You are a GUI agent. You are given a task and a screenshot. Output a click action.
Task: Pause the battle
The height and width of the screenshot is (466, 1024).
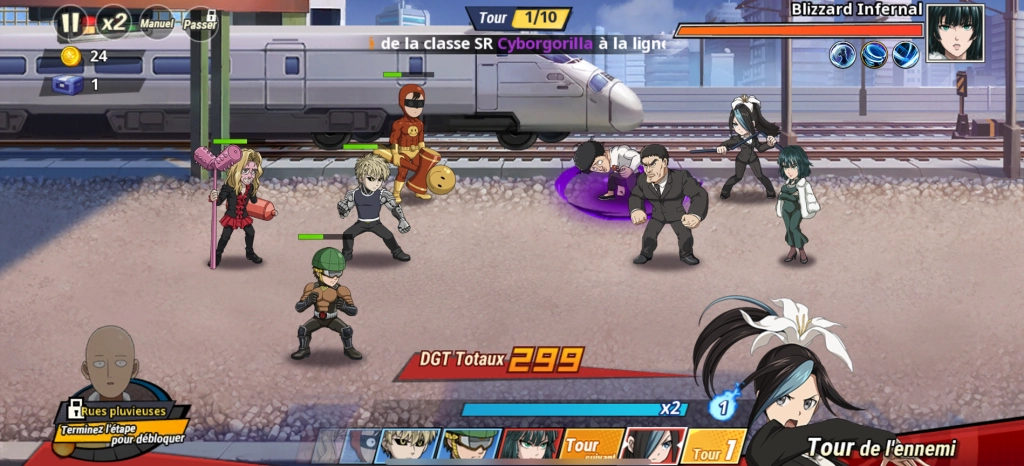click(69, 21)
